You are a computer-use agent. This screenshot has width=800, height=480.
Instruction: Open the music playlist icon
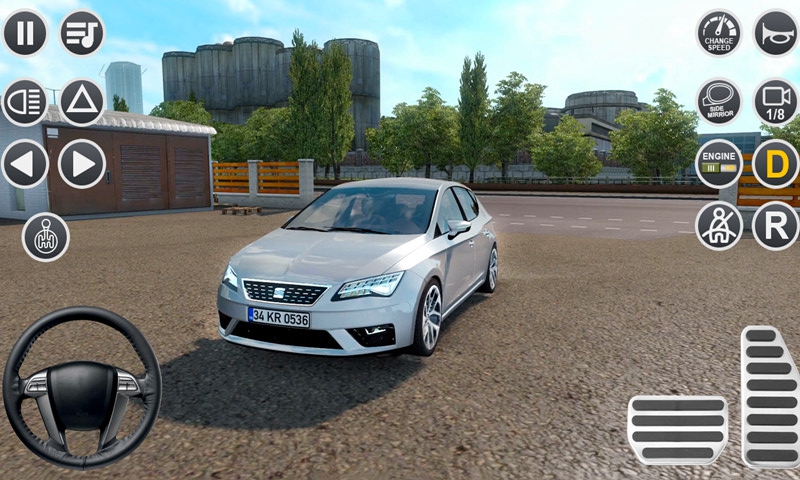coord(82,33)
